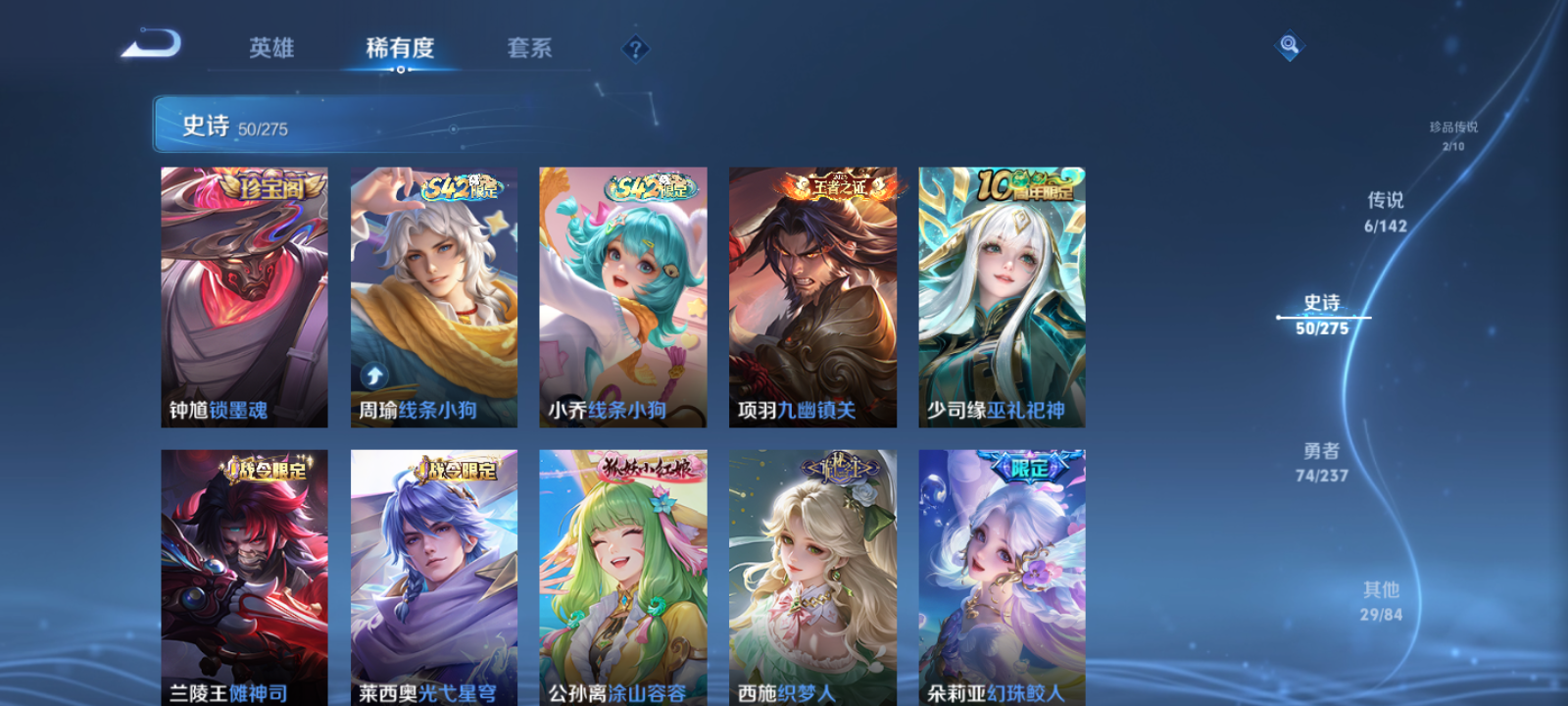The width and height of the screenshot is (1568, 706).
Task: Open the 西施织梦人 skin thumbnail
Action: coord(811,577)
